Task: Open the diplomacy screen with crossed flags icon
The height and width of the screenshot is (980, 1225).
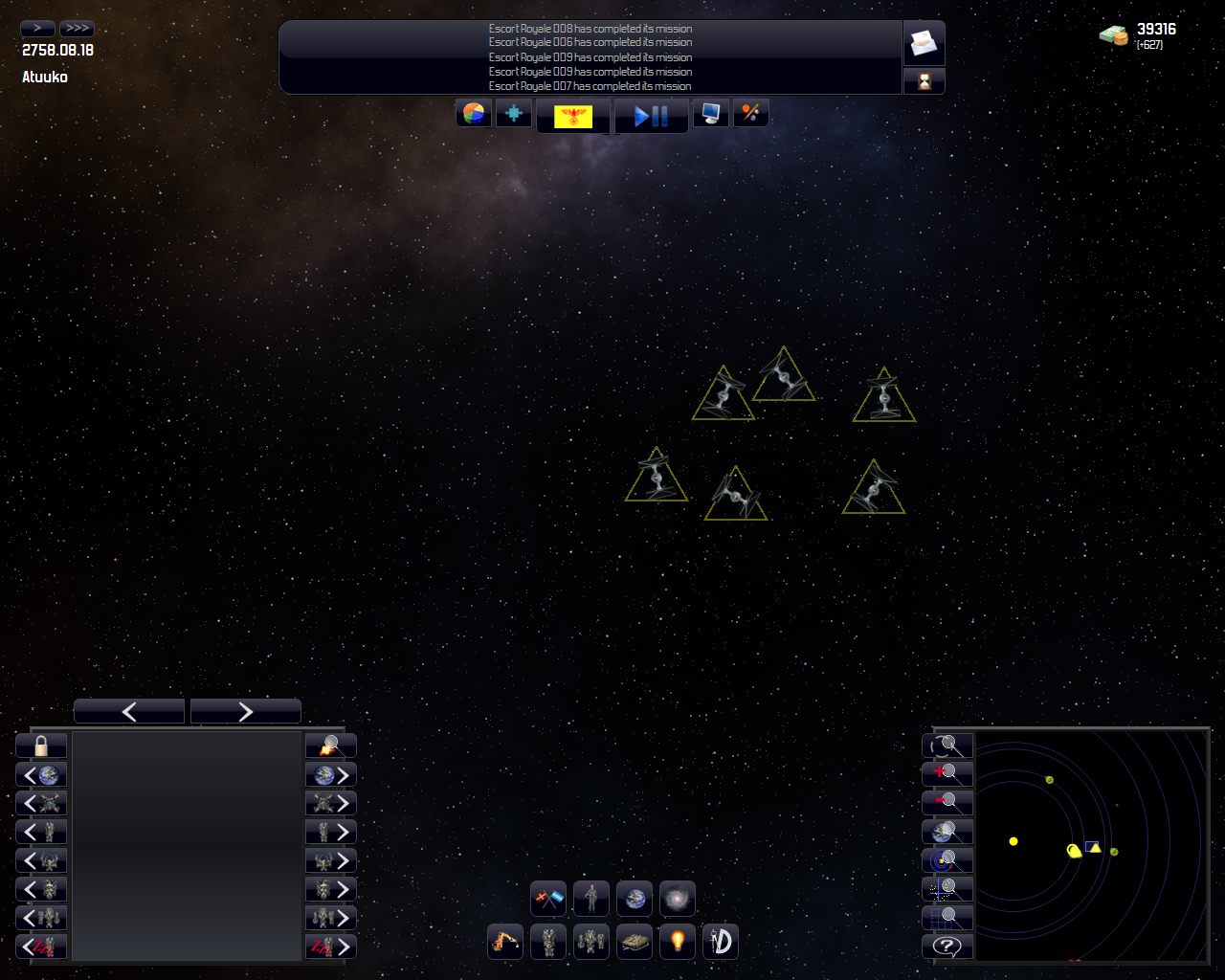Action: click(548, 898)
